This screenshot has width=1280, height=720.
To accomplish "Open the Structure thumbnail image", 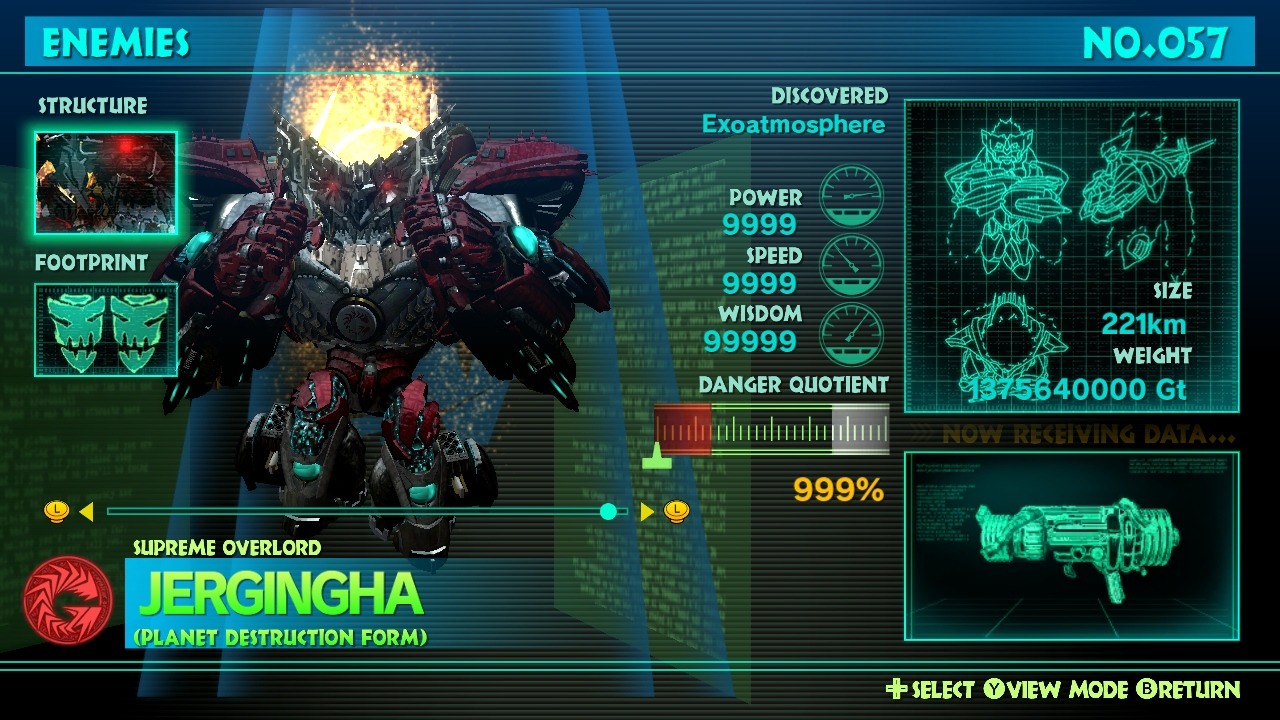I will click(x=106, y=183).
